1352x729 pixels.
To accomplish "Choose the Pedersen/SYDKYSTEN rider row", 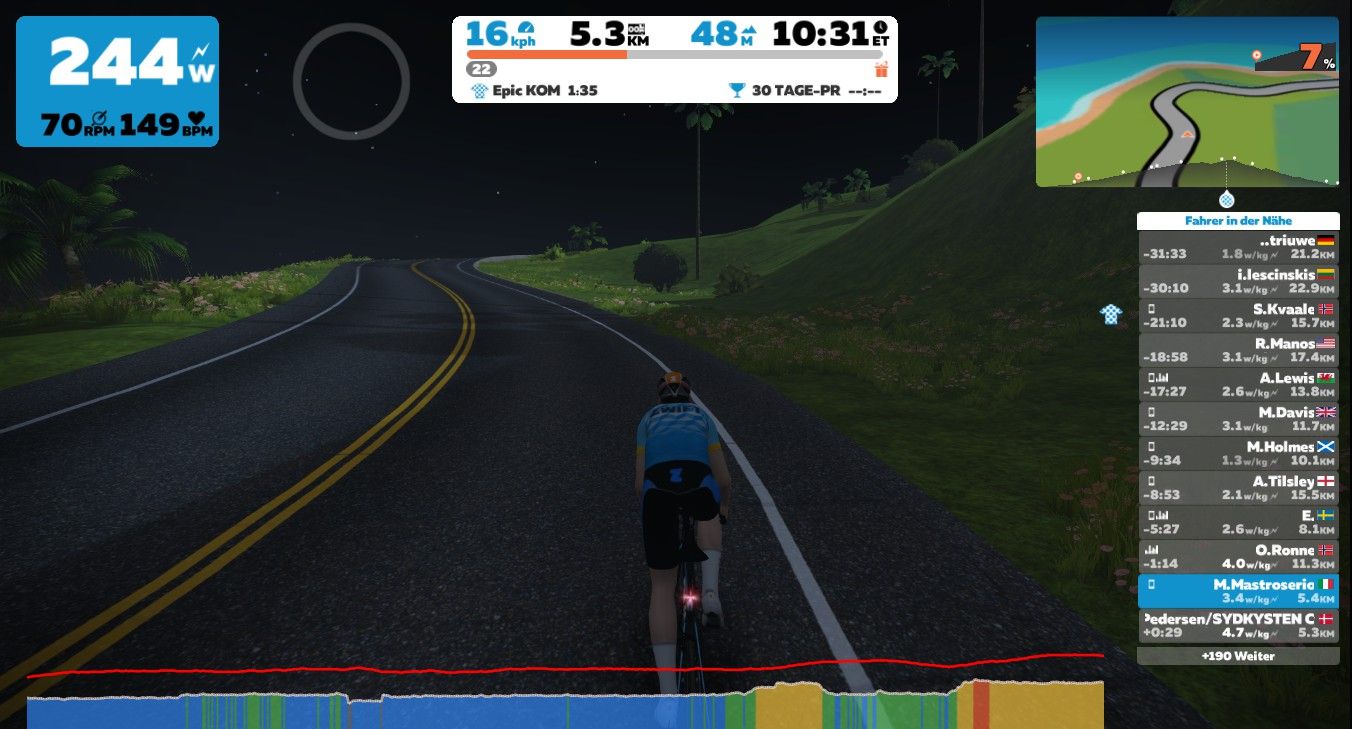I will tap(1238, 626).
